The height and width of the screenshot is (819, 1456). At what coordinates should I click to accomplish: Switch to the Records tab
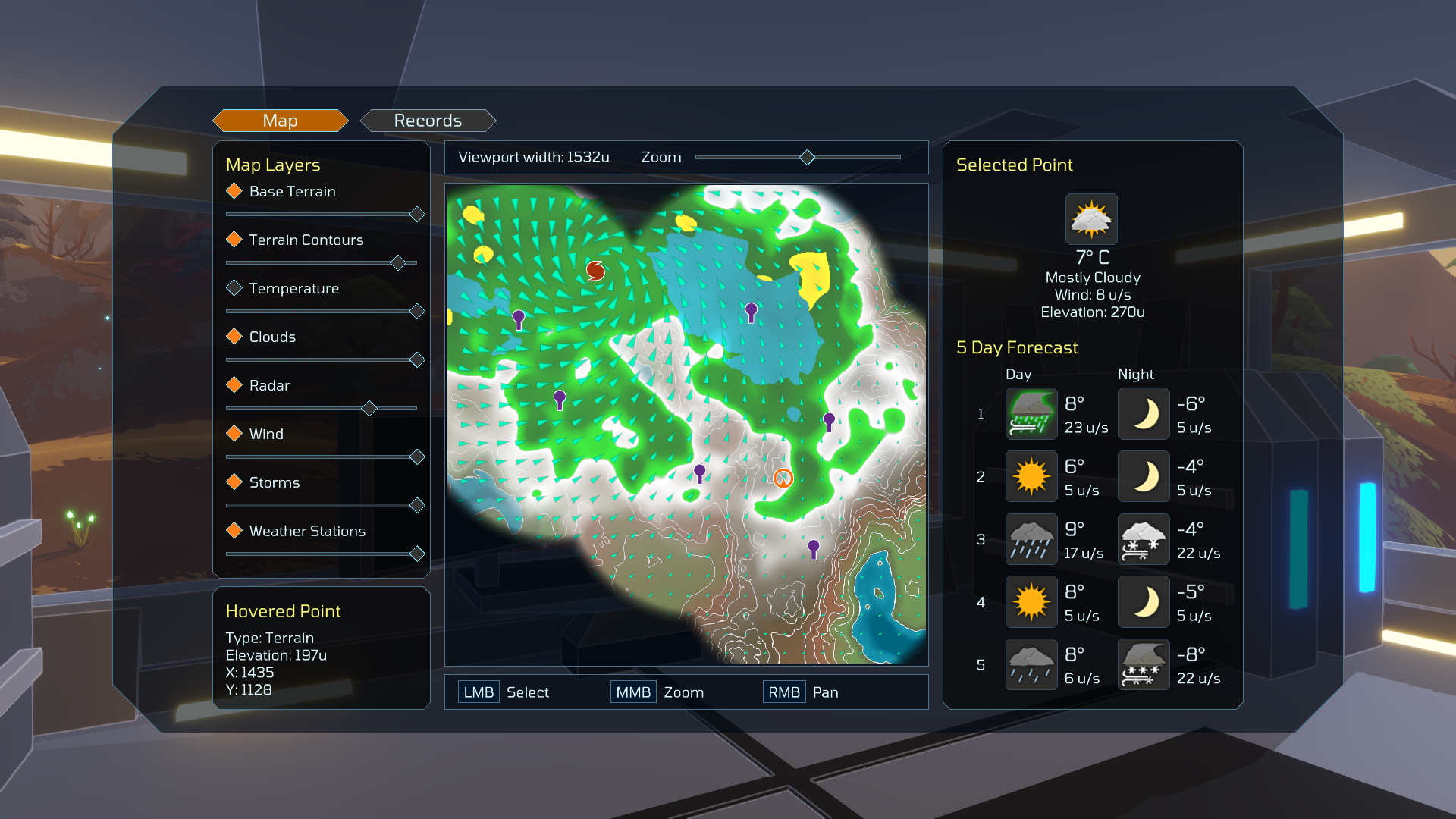point(428,120)
